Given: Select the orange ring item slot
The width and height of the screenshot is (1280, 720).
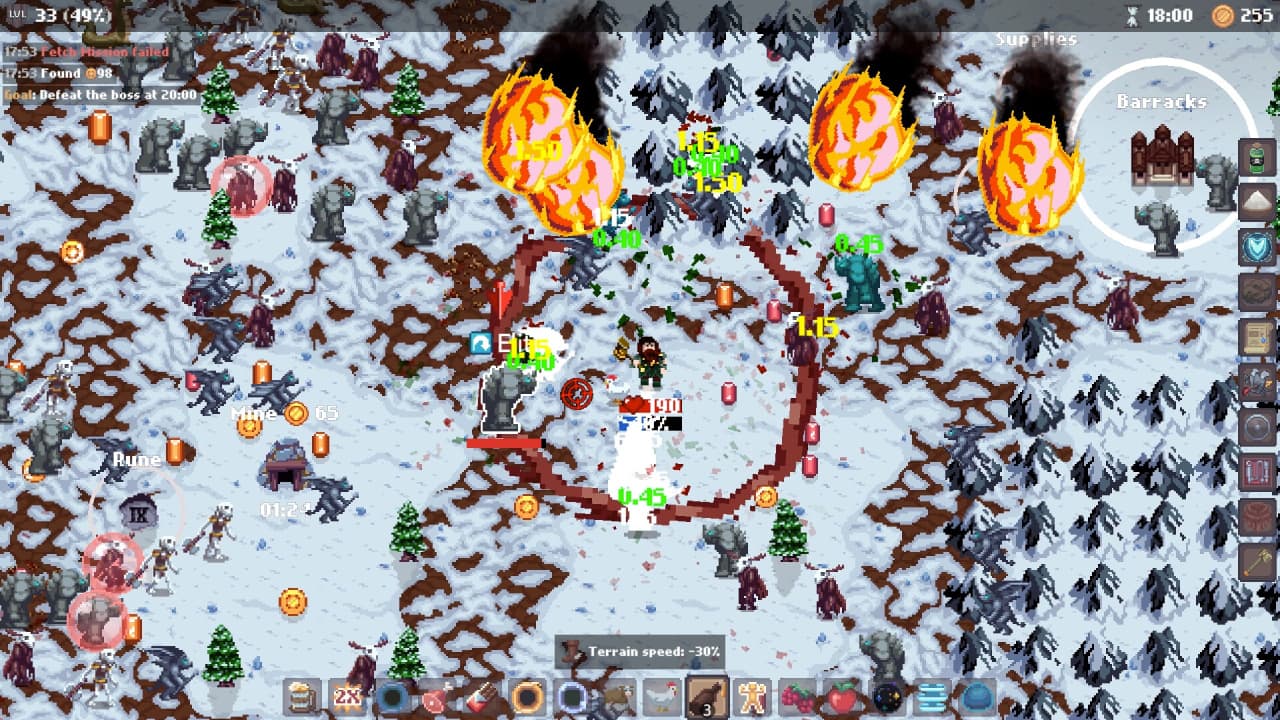Looking at the screenshot, I should pos(527,697).
